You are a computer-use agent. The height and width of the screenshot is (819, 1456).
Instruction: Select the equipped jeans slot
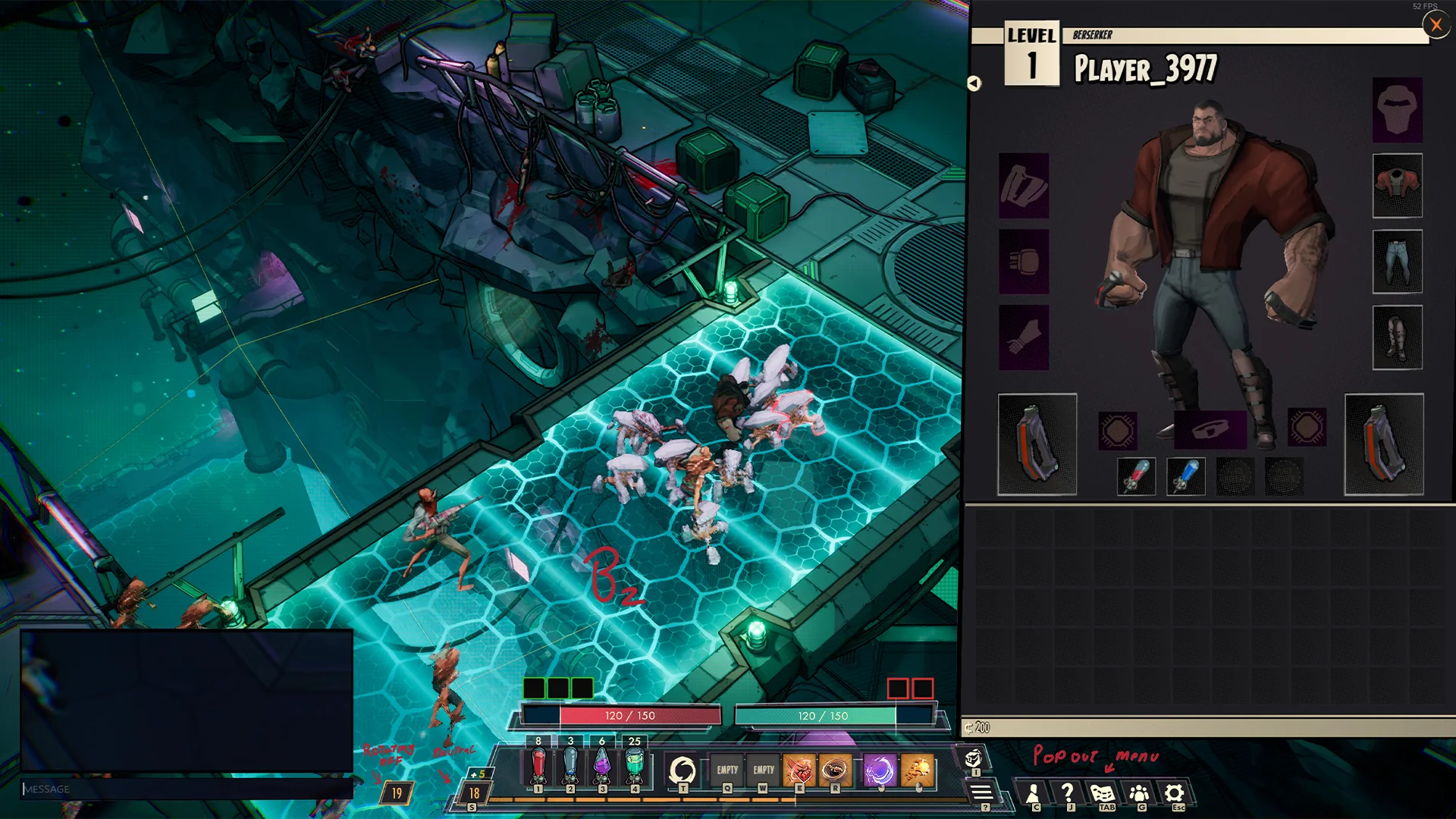(1397, 262)
